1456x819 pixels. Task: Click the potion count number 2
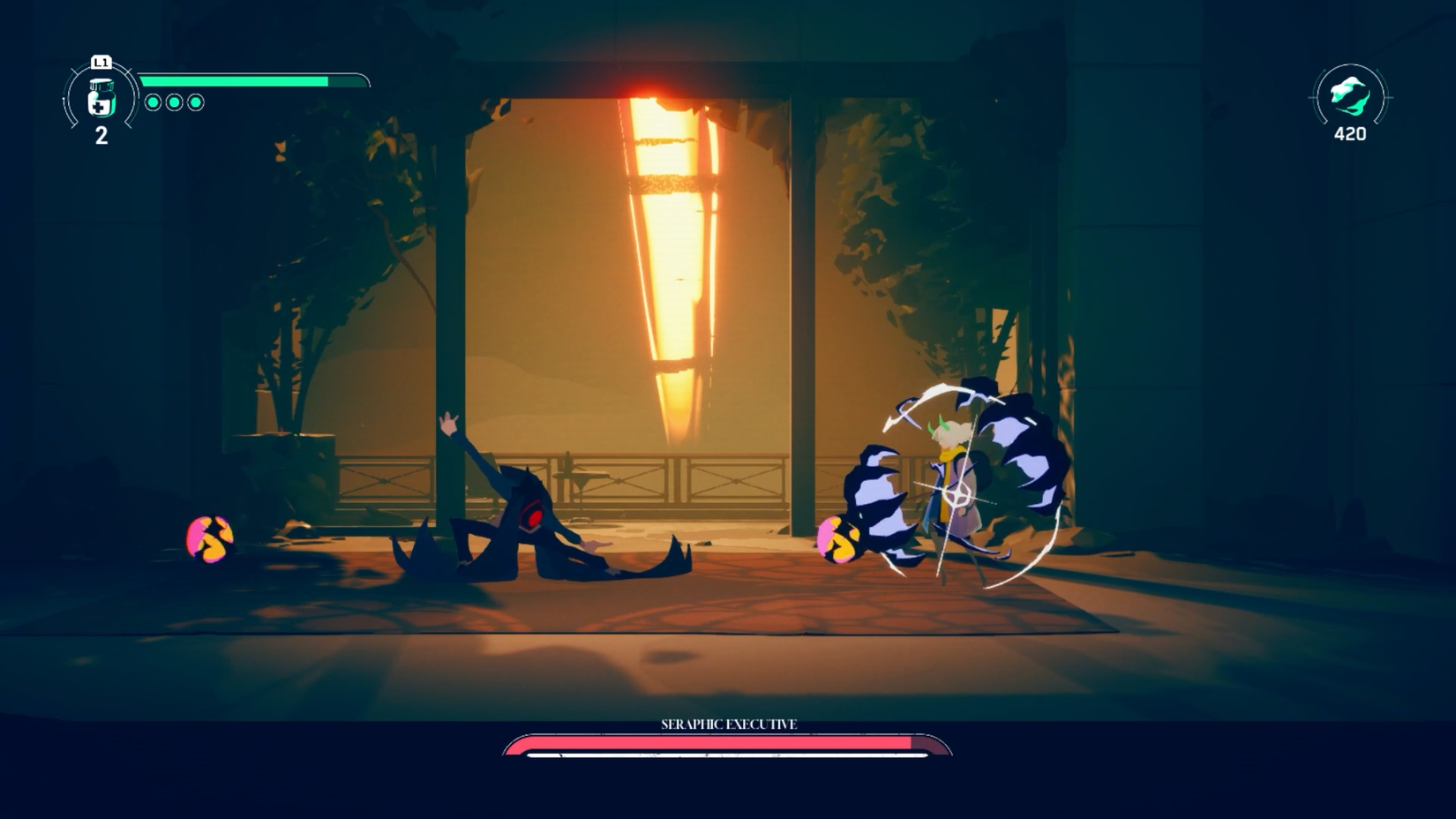[x=101, y=136]
